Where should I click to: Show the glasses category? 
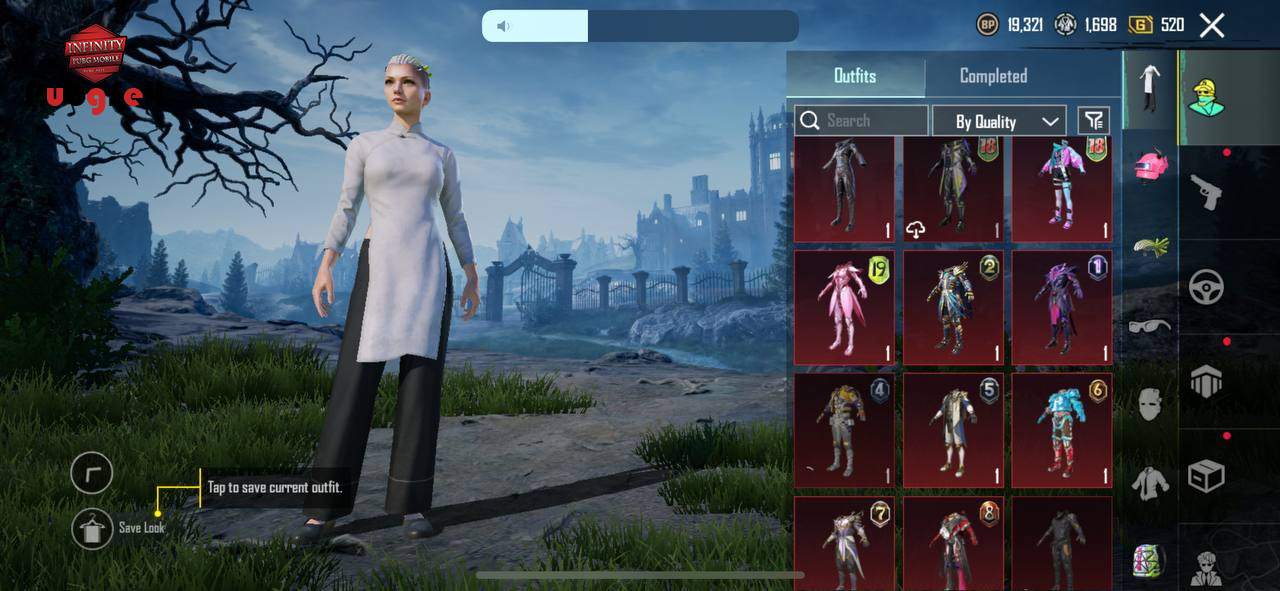point(1150,325)
